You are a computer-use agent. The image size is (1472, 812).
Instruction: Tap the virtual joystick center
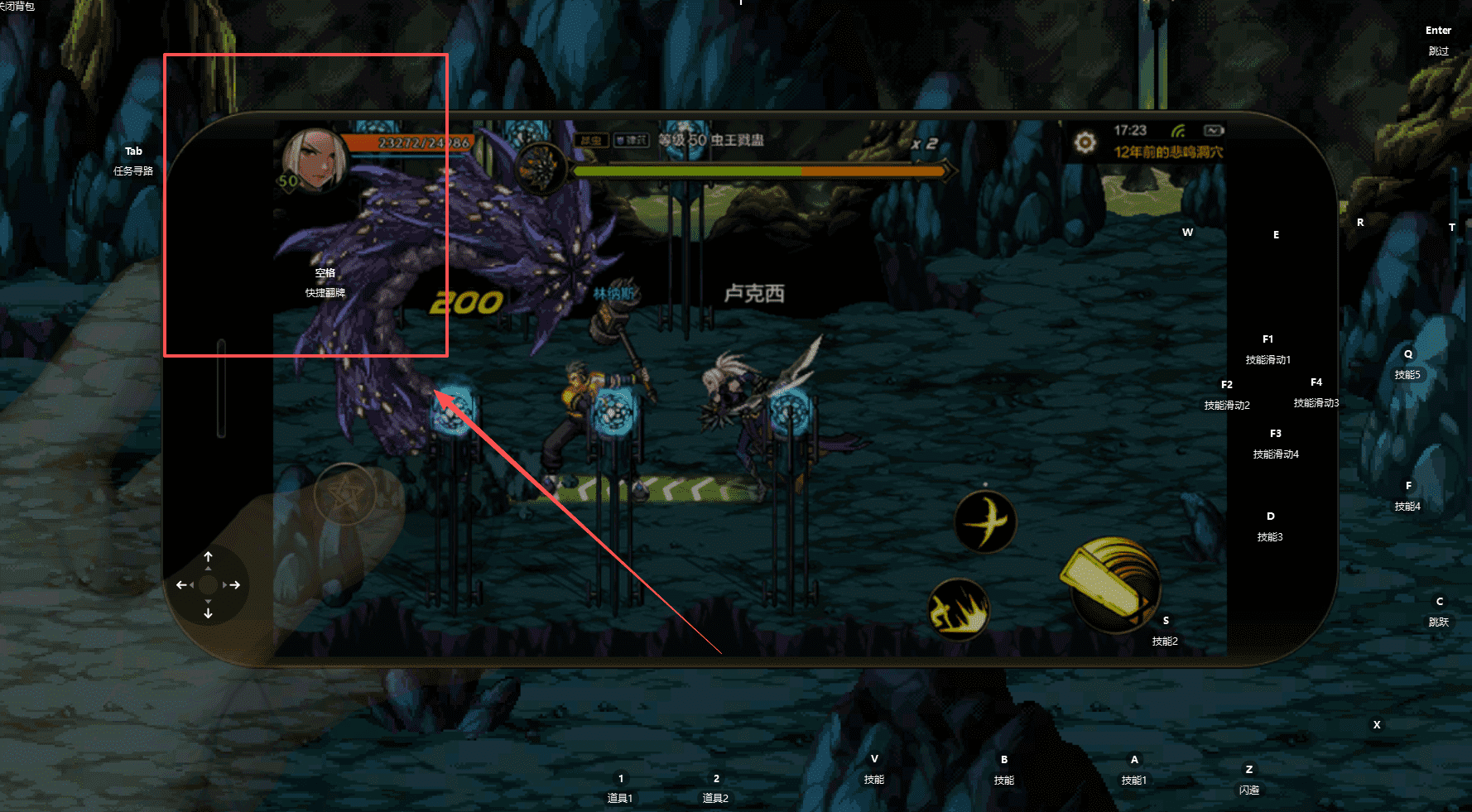pos(208,585)
